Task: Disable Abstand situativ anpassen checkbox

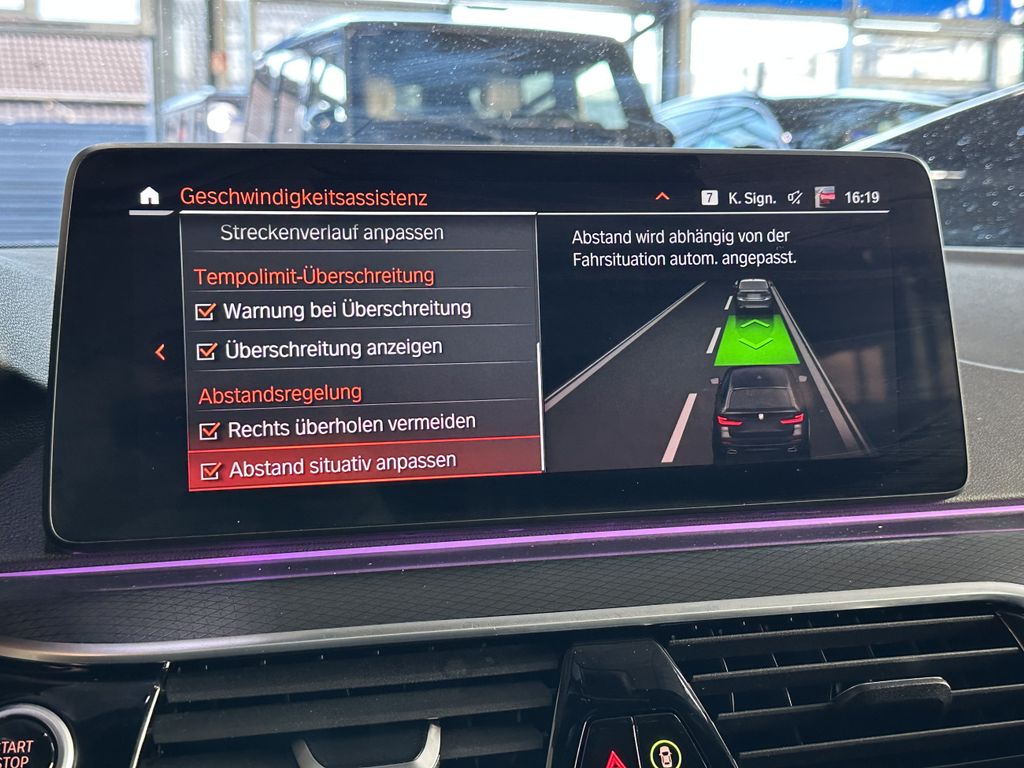Action: click(x=211, y=470)
